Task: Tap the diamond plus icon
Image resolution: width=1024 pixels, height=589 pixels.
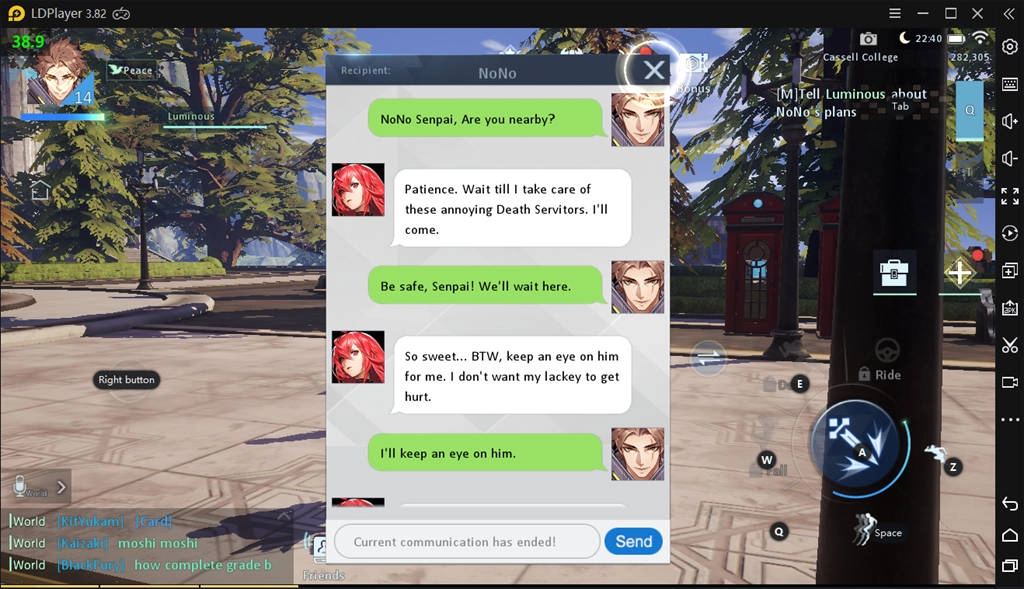Action: [x=959, y=273]
